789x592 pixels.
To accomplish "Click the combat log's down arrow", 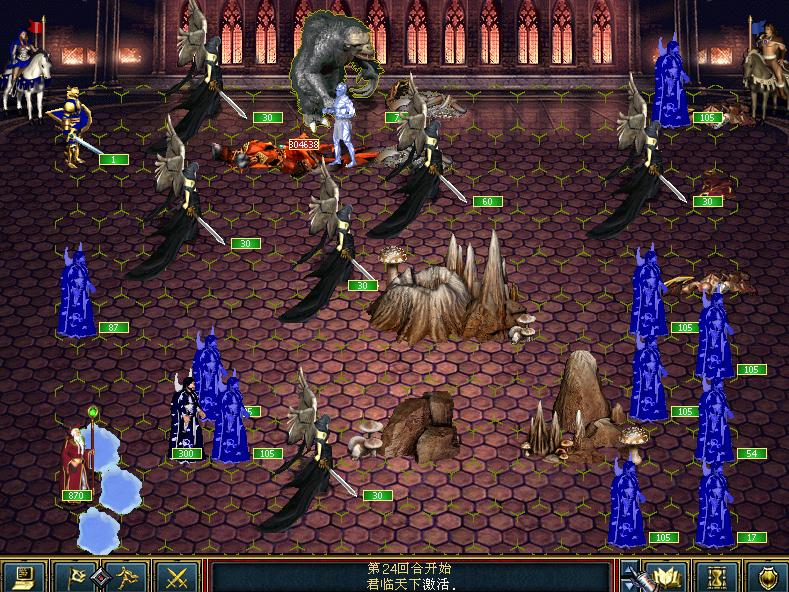I will click(x=627, y=585).
